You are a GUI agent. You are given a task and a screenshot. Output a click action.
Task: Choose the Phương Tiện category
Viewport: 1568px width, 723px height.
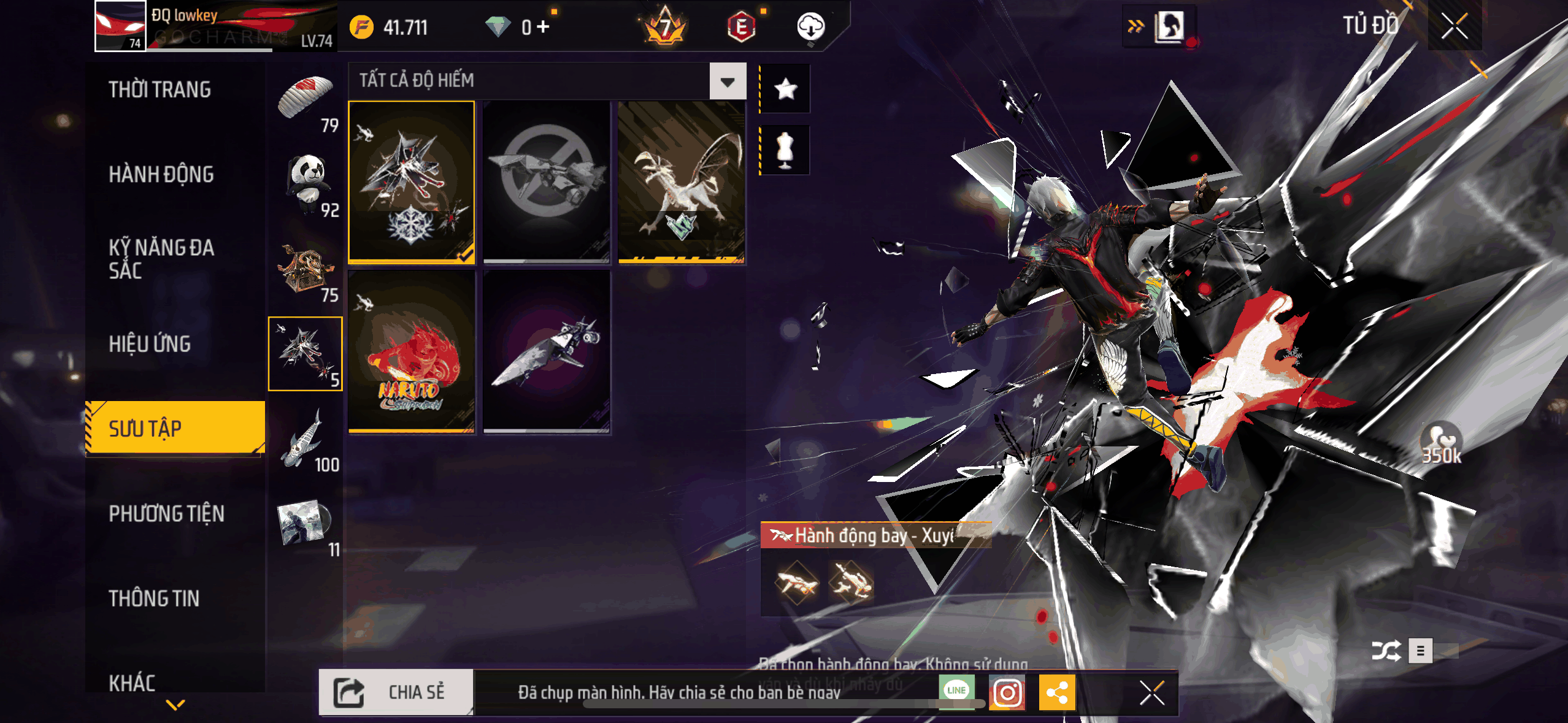click(x=166, y=514)
